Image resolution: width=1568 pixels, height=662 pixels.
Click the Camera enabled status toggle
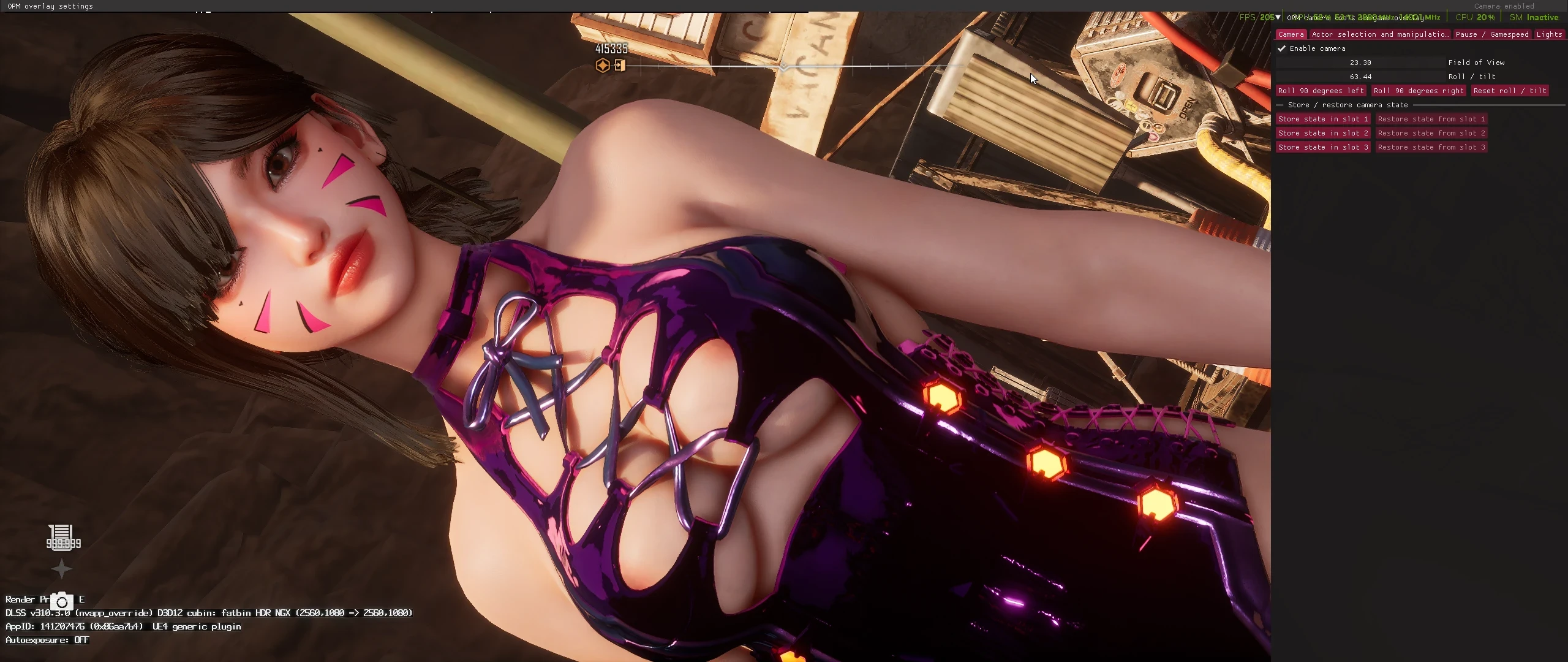(x=1506, y=6)
